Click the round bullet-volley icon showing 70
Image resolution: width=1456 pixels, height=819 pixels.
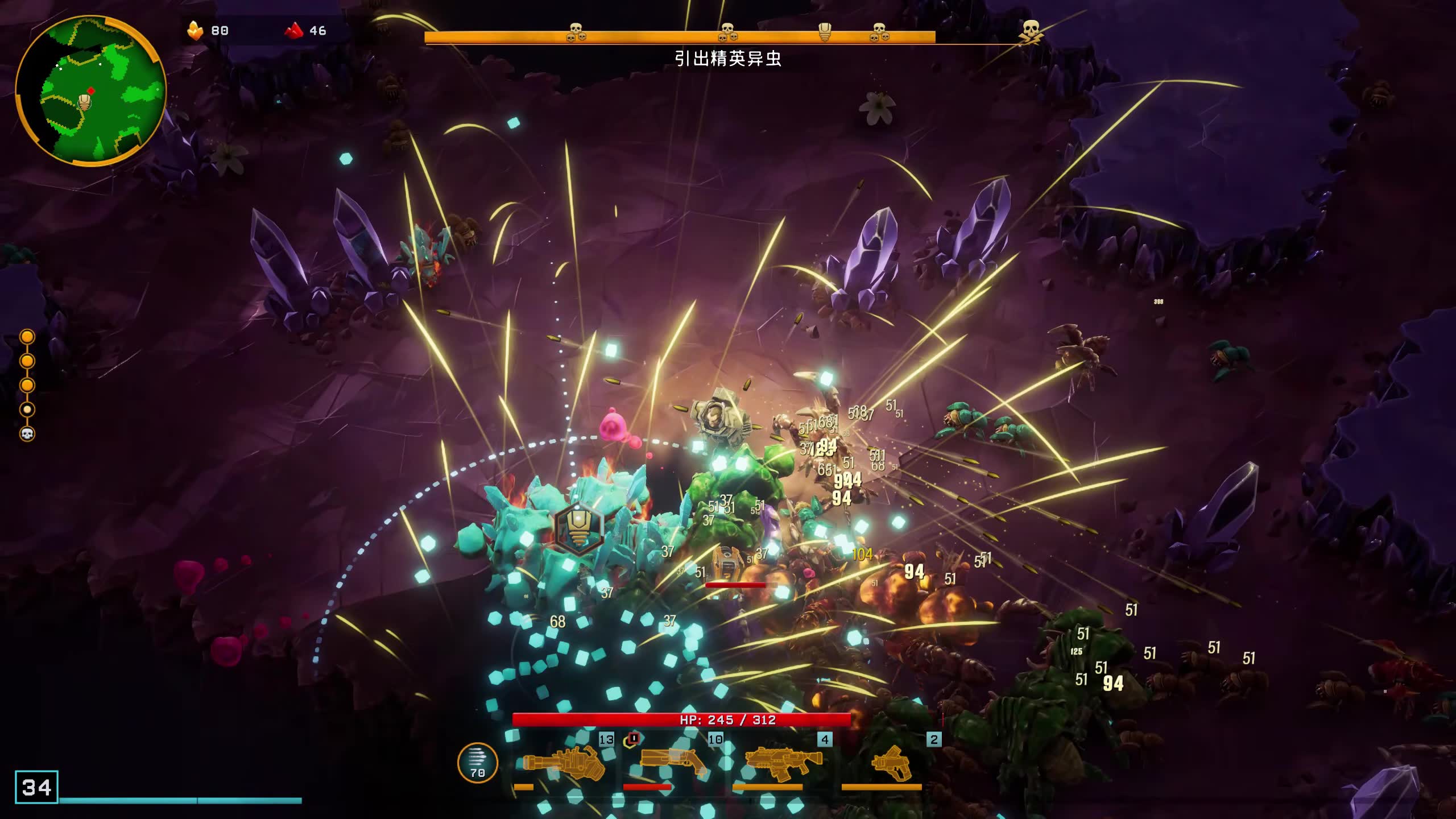tap(478, 763)
